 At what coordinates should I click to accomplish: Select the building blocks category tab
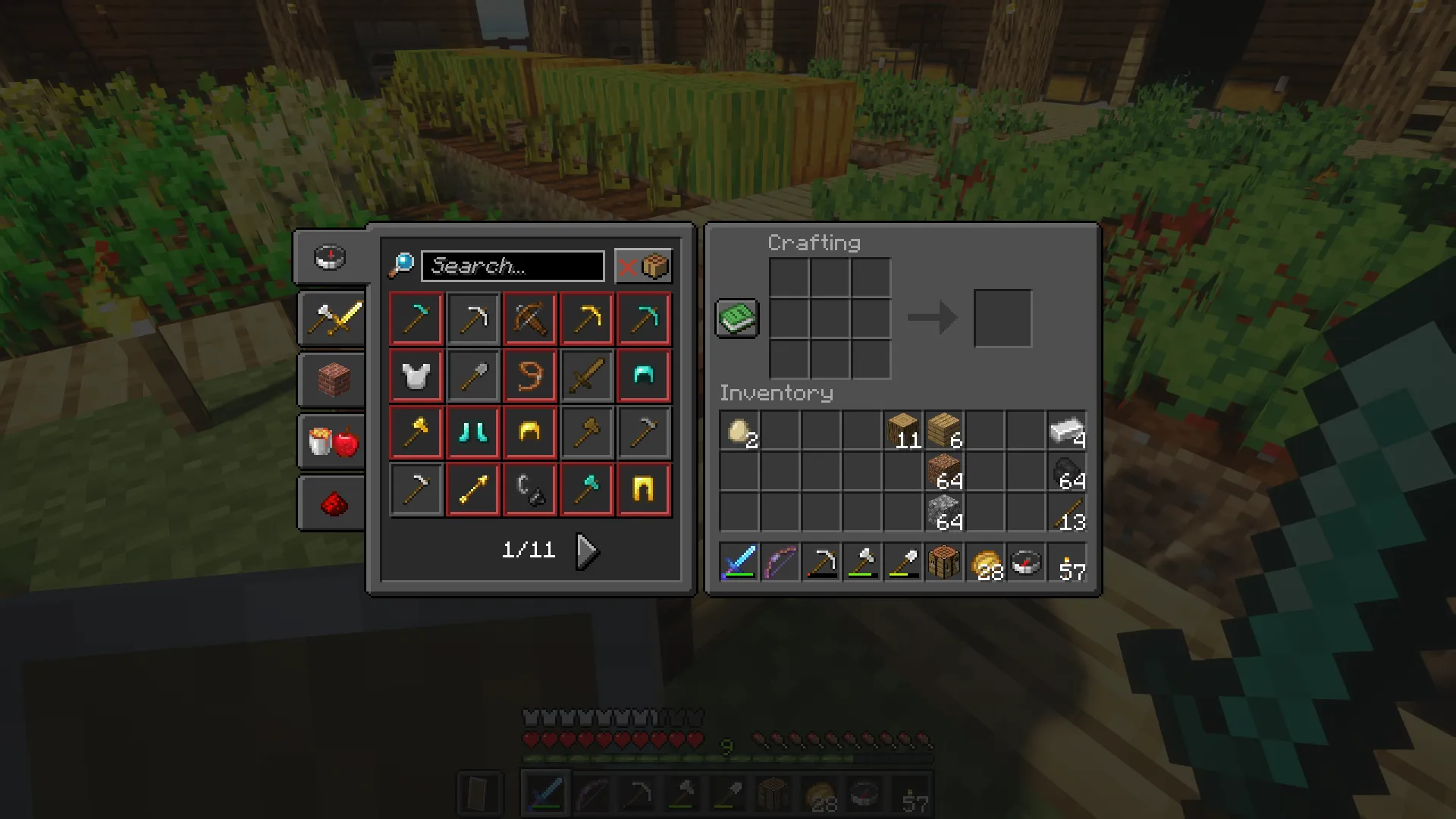[331, 380]
